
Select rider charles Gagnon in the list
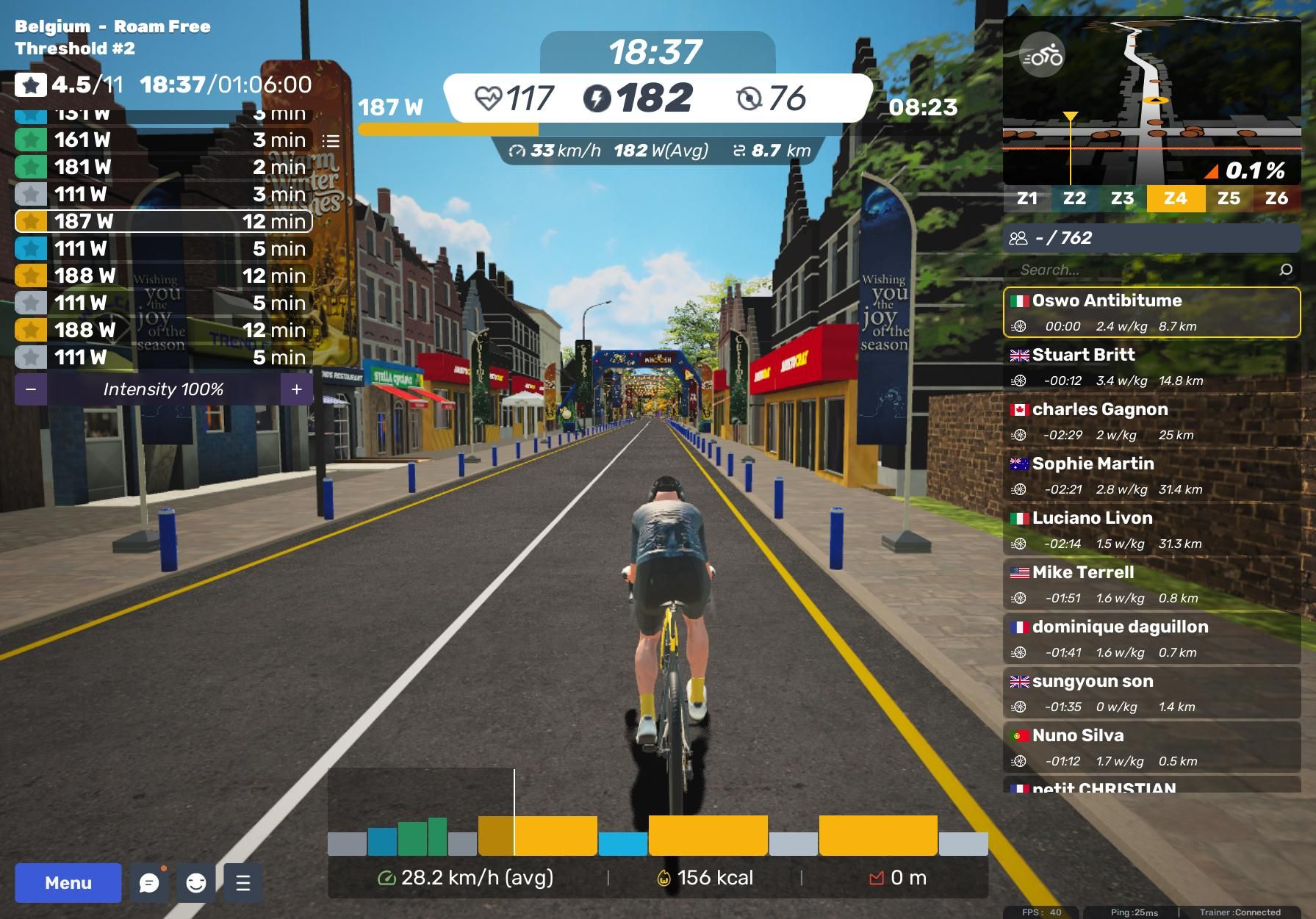click(1151, 421)
